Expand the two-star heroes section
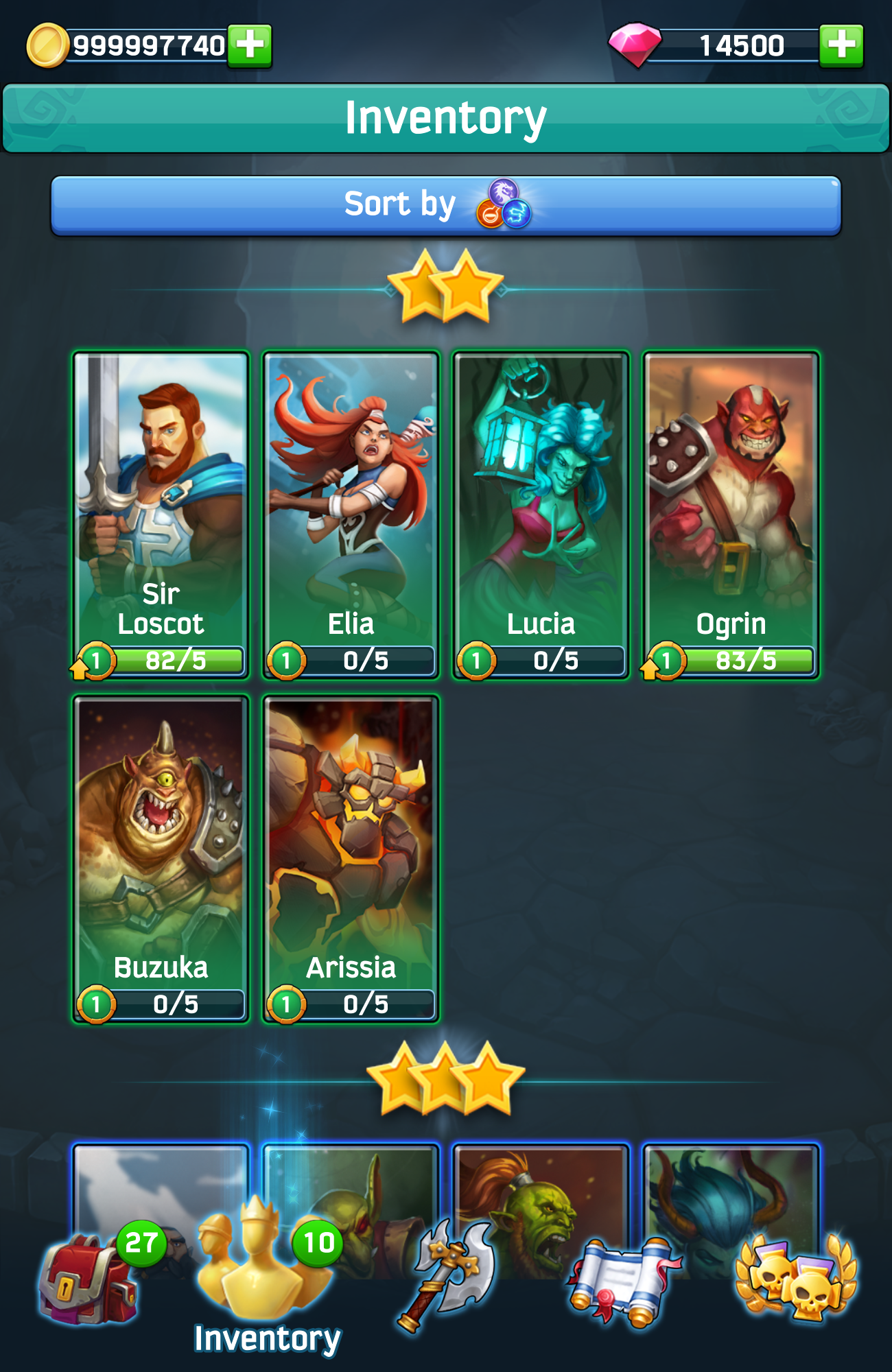 (446, 285)
